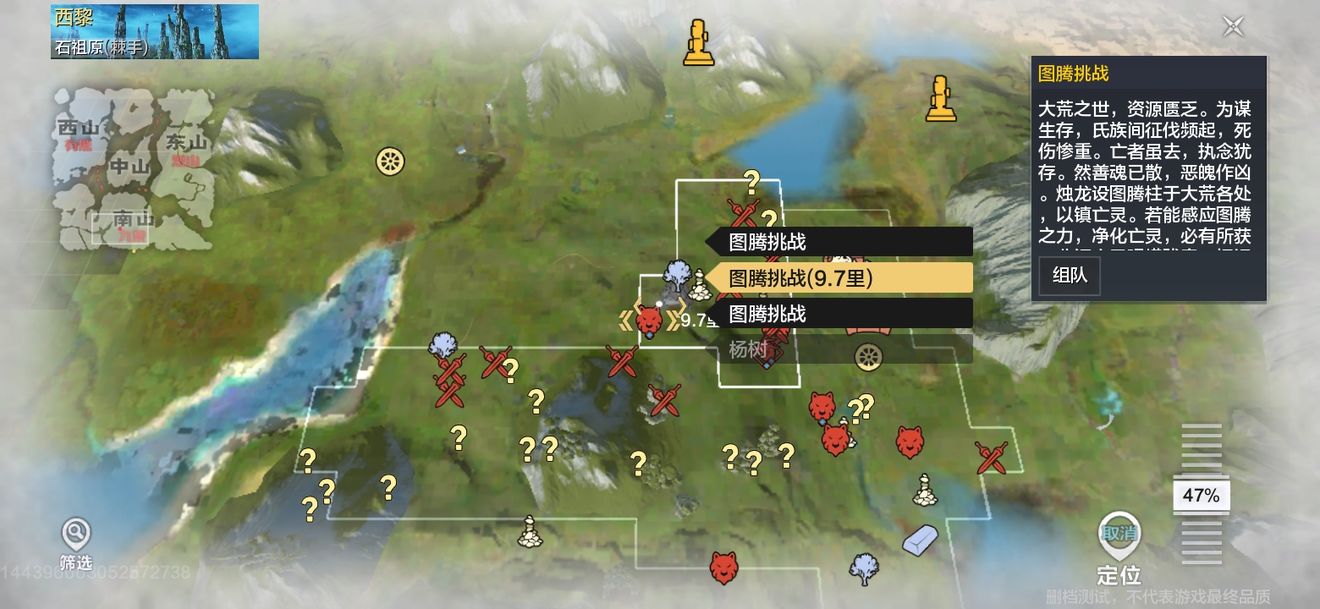Viewport: 1320px width, 609px height.
Task: Click the 定位 locate button
Action: (x=1118, y=550)
